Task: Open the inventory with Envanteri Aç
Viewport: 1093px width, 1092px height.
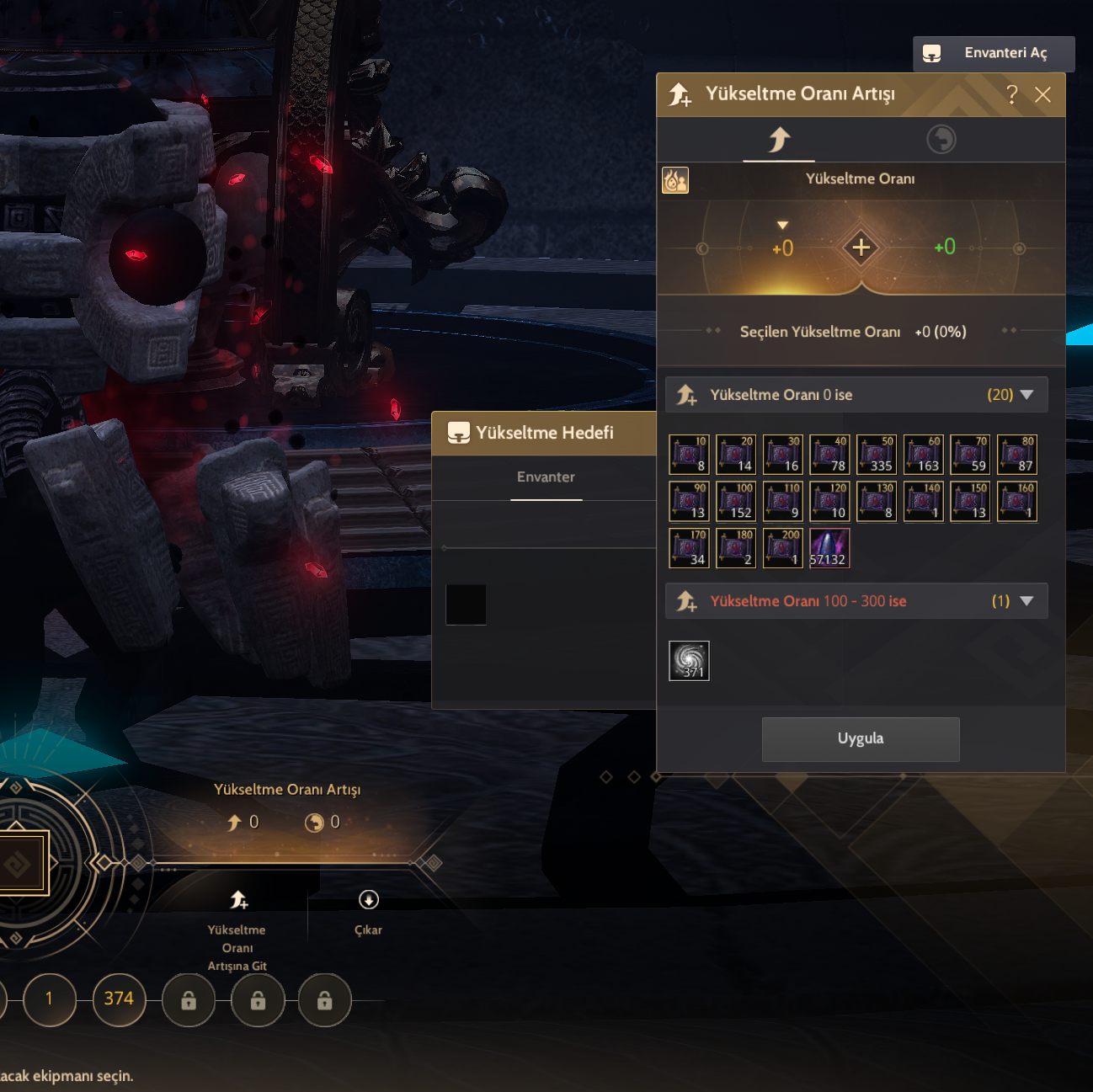Action: tap(994, 54)
